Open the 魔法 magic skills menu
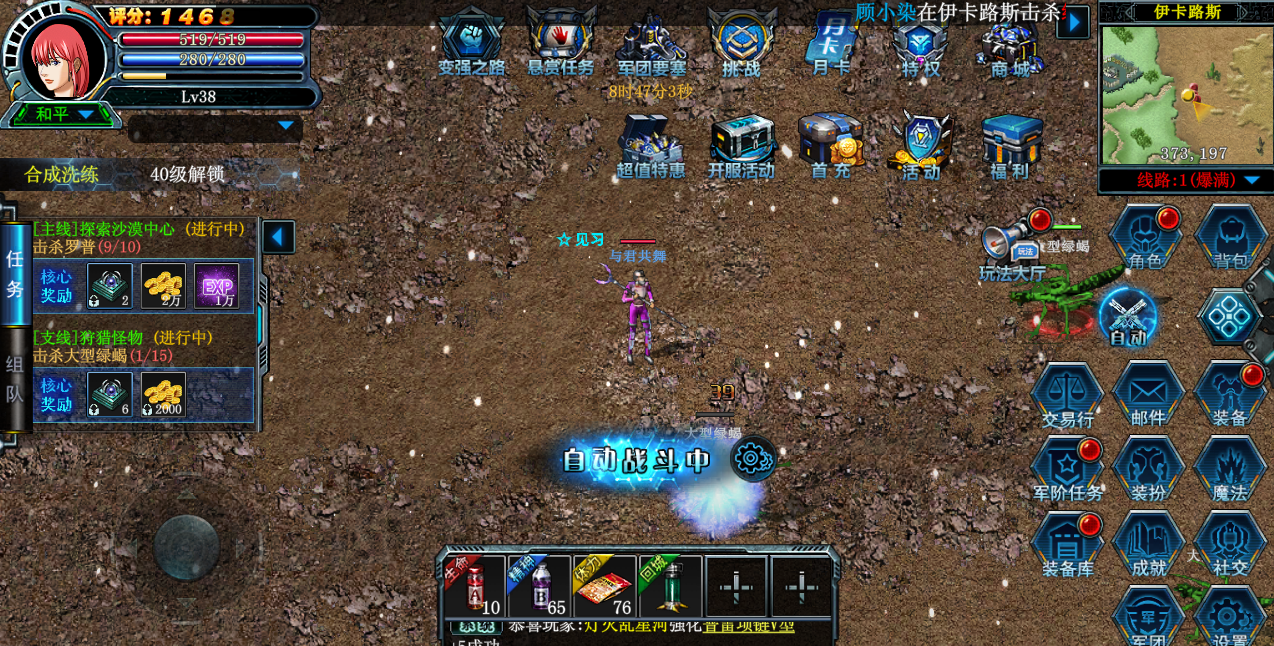 [x=1230, y=468]
